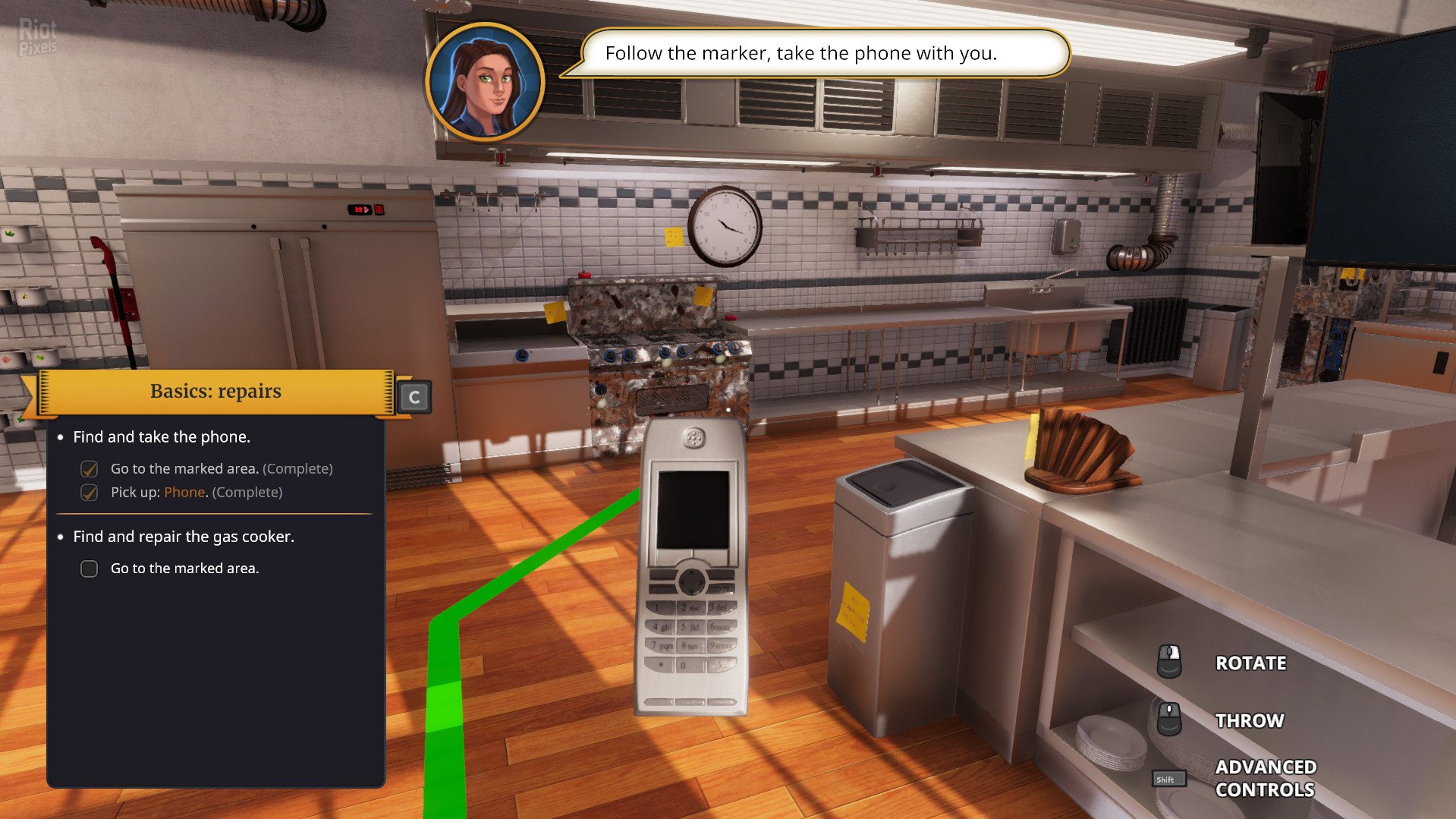Open the 'Basics: repairs' quest title banner

[215, 391]
